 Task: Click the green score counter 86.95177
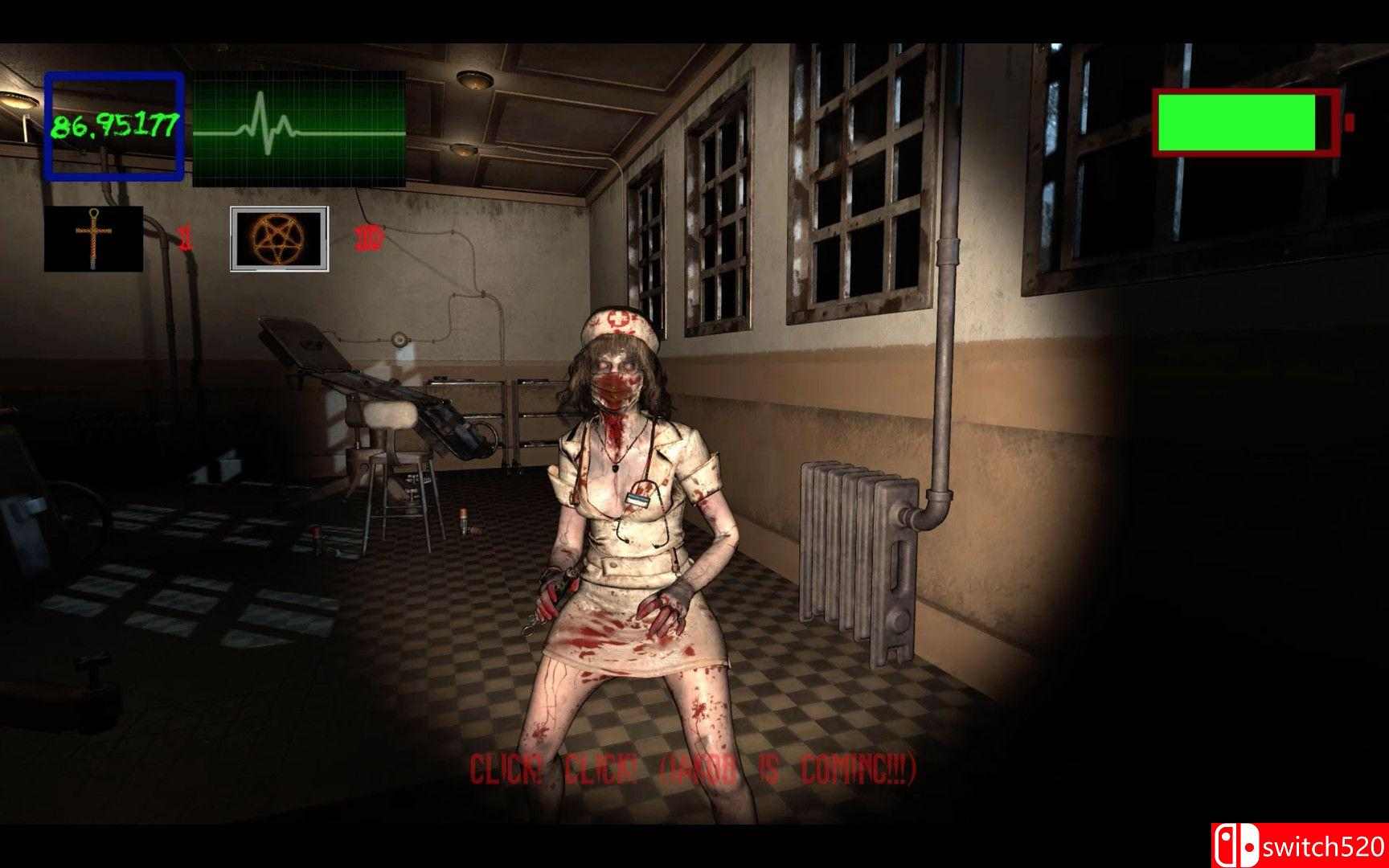(x=115, y=125)
